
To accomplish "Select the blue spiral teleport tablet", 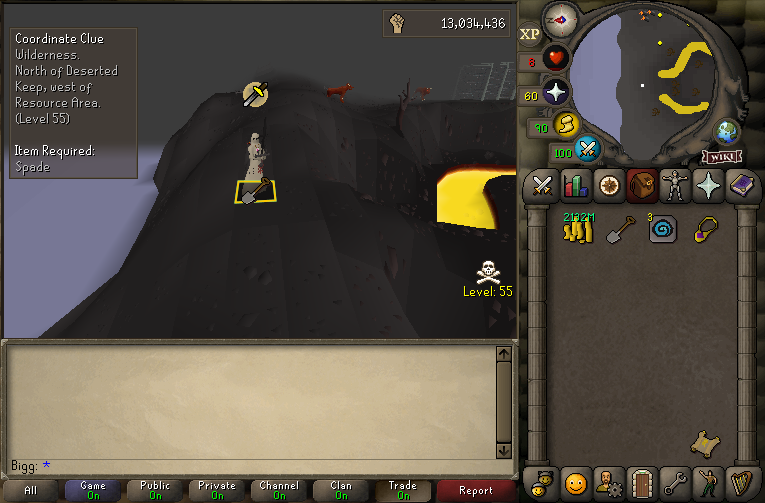I will (x=662, y=230).
